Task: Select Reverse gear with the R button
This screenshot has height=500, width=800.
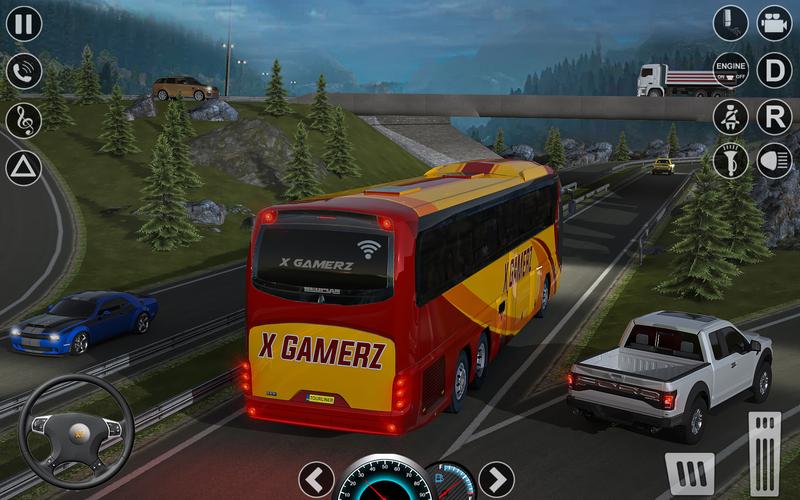Action: [x=774, y=117]
